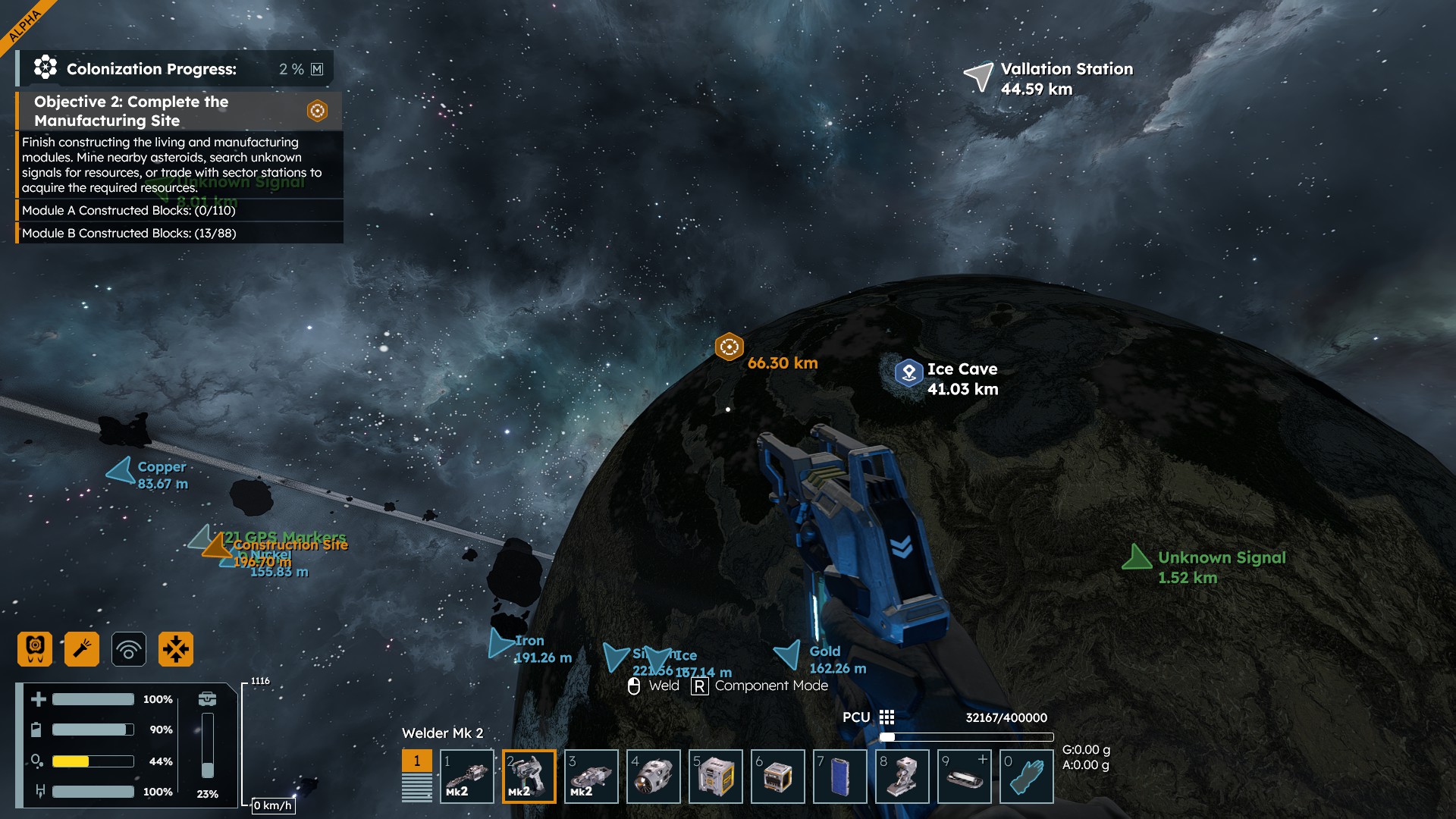Select the drill Mk2 hotbar slot
The width and height of the screenshot is (1456, 819).
click(467, 777)
